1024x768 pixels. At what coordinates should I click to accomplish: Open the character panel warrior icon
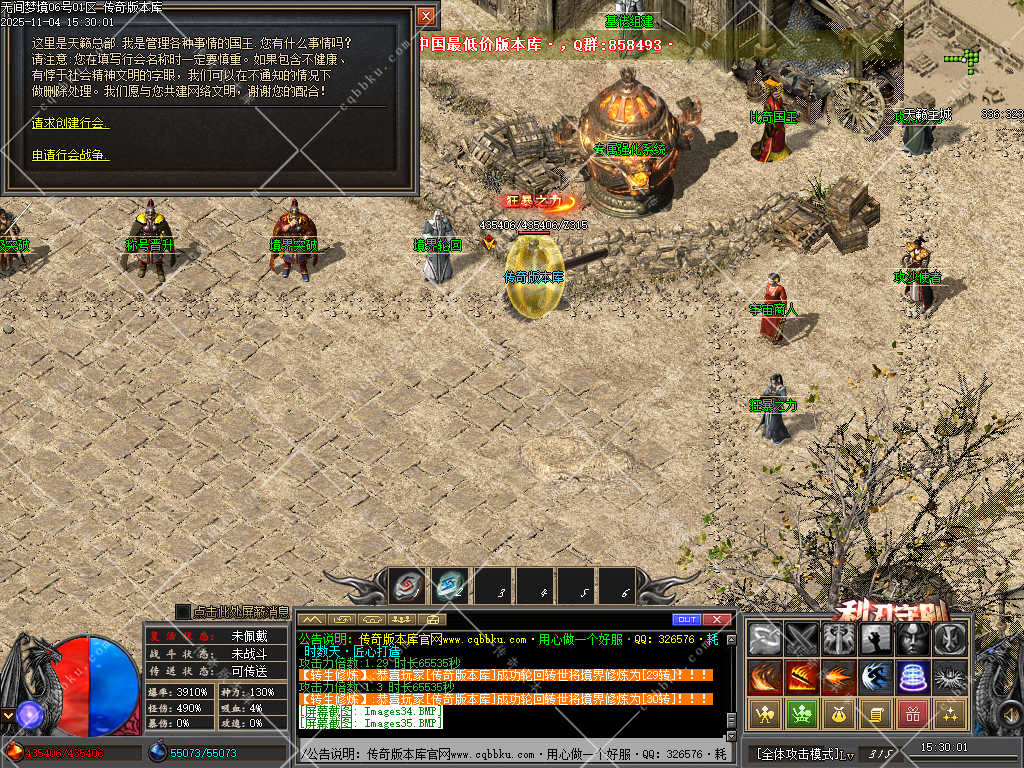[765, 714]
